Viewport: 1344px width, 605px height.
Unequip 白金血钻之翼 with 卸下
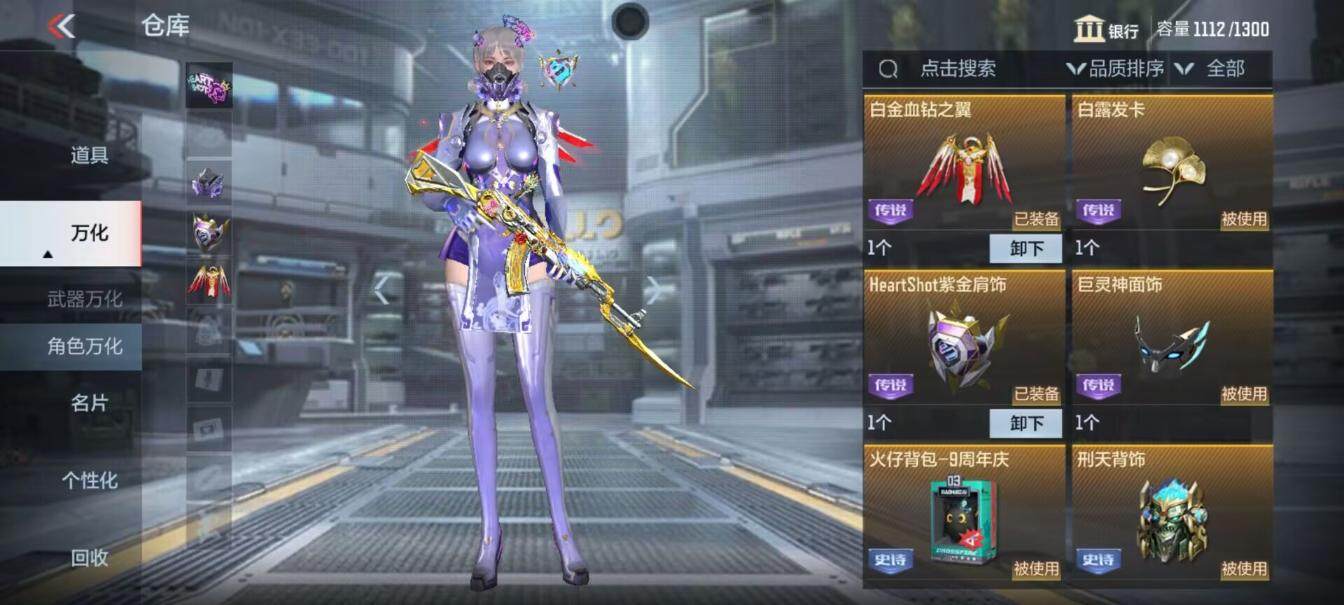coord(1025,248)
